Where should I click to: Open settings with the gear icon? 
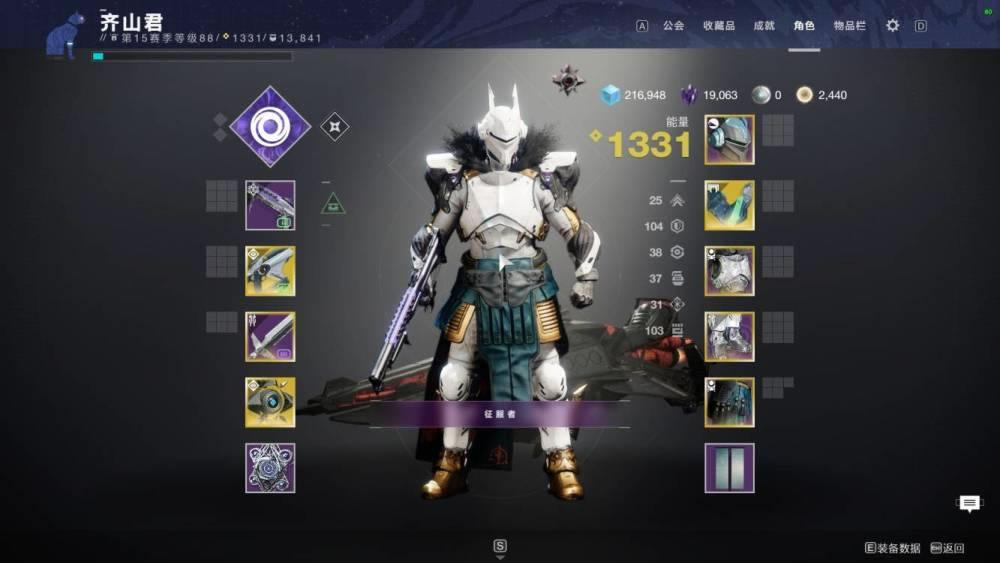(x=892, y=26)
